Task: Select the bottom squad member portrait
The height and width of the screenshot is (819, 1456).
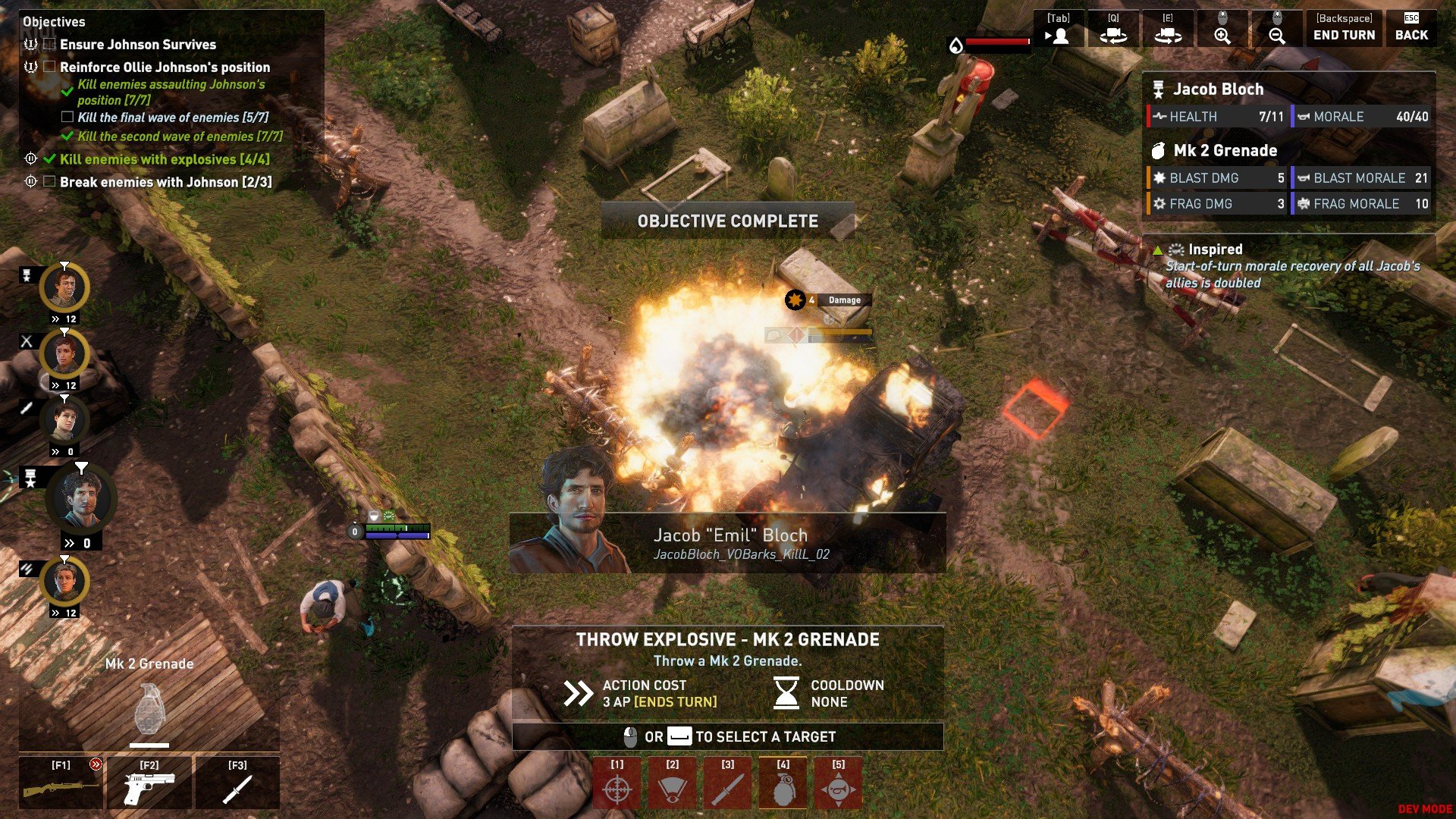Action: click(64, 582)
